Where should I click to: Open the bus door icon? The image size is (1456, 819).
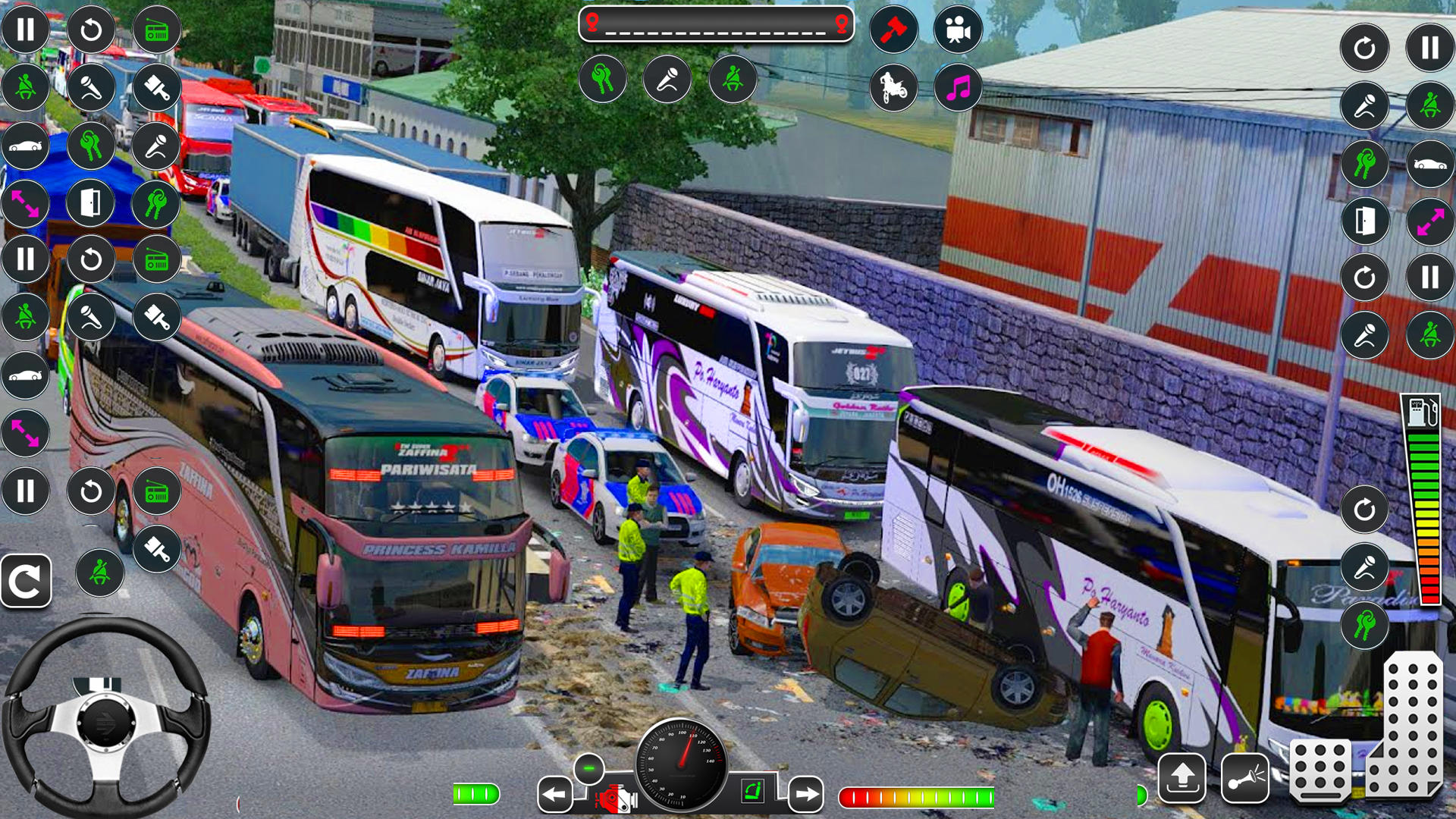pyautogui.click(x=91, y=203)
